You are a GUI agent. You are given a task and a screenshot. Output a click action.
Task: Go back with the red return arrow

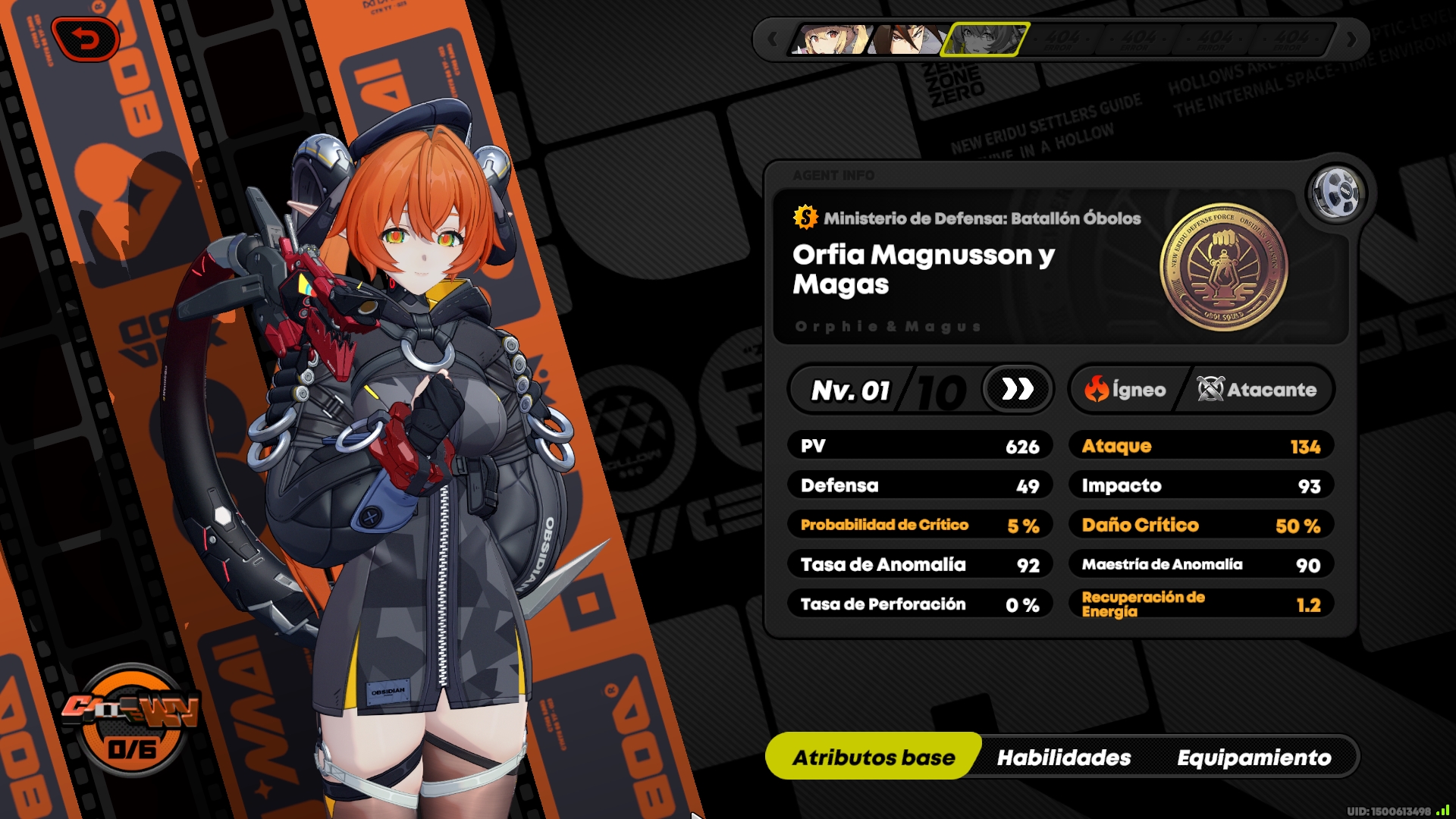pyautogui.click(x=86, y=39)
